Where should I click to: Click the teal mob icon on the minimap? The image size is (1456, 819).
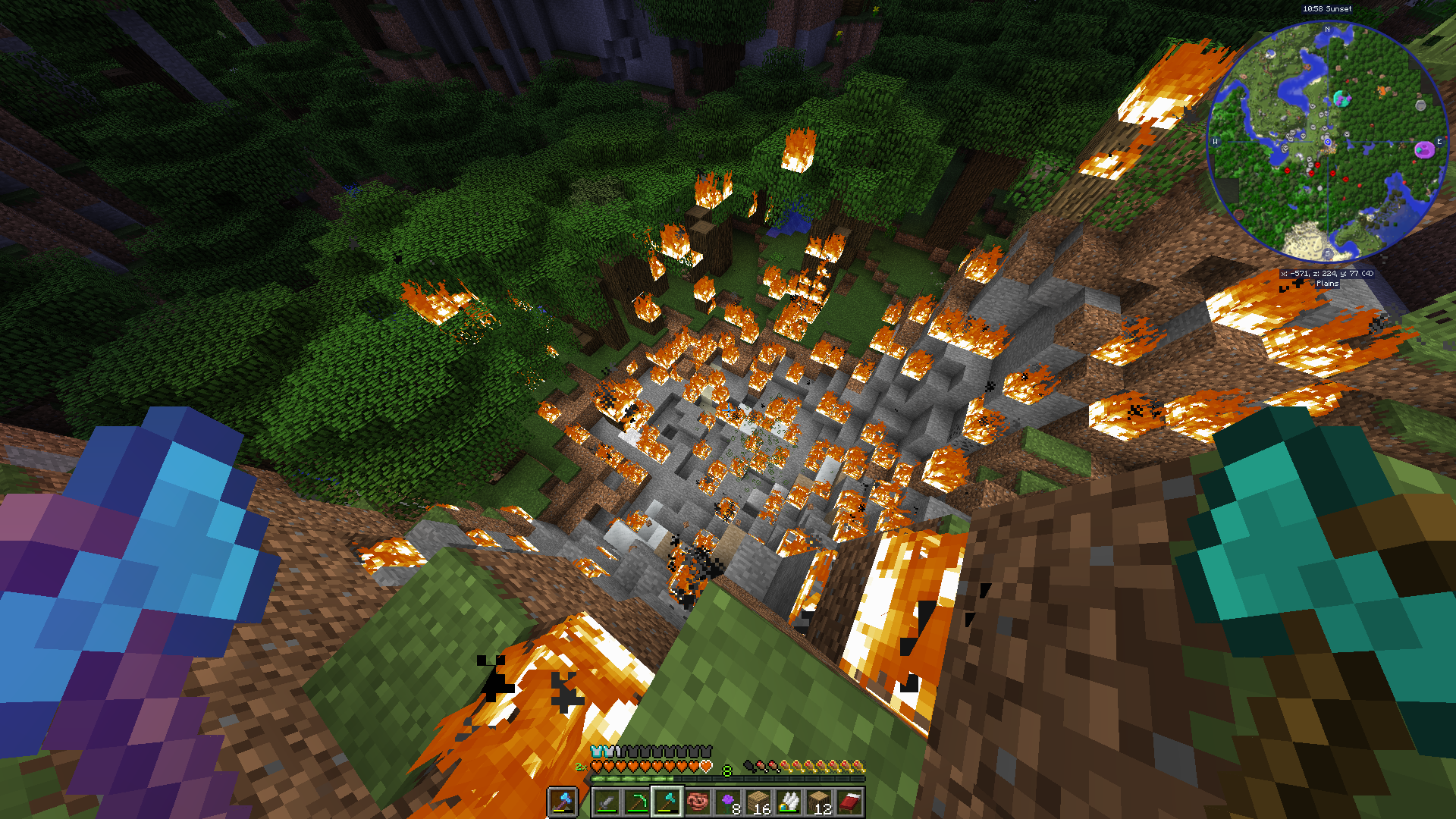pyautogui.click(x=1342, y=99)
